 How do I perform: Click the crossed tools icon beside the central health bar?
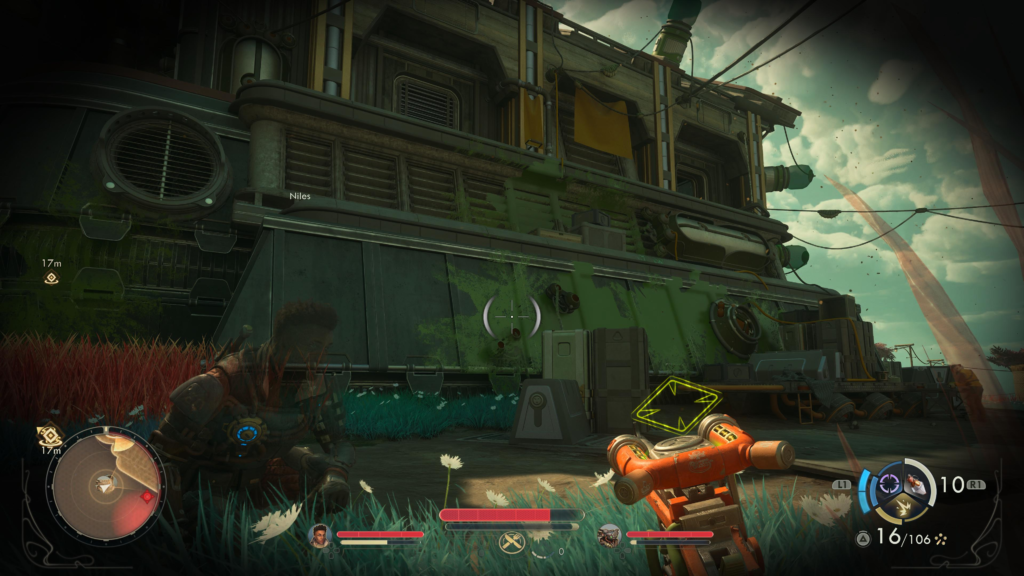509,543
